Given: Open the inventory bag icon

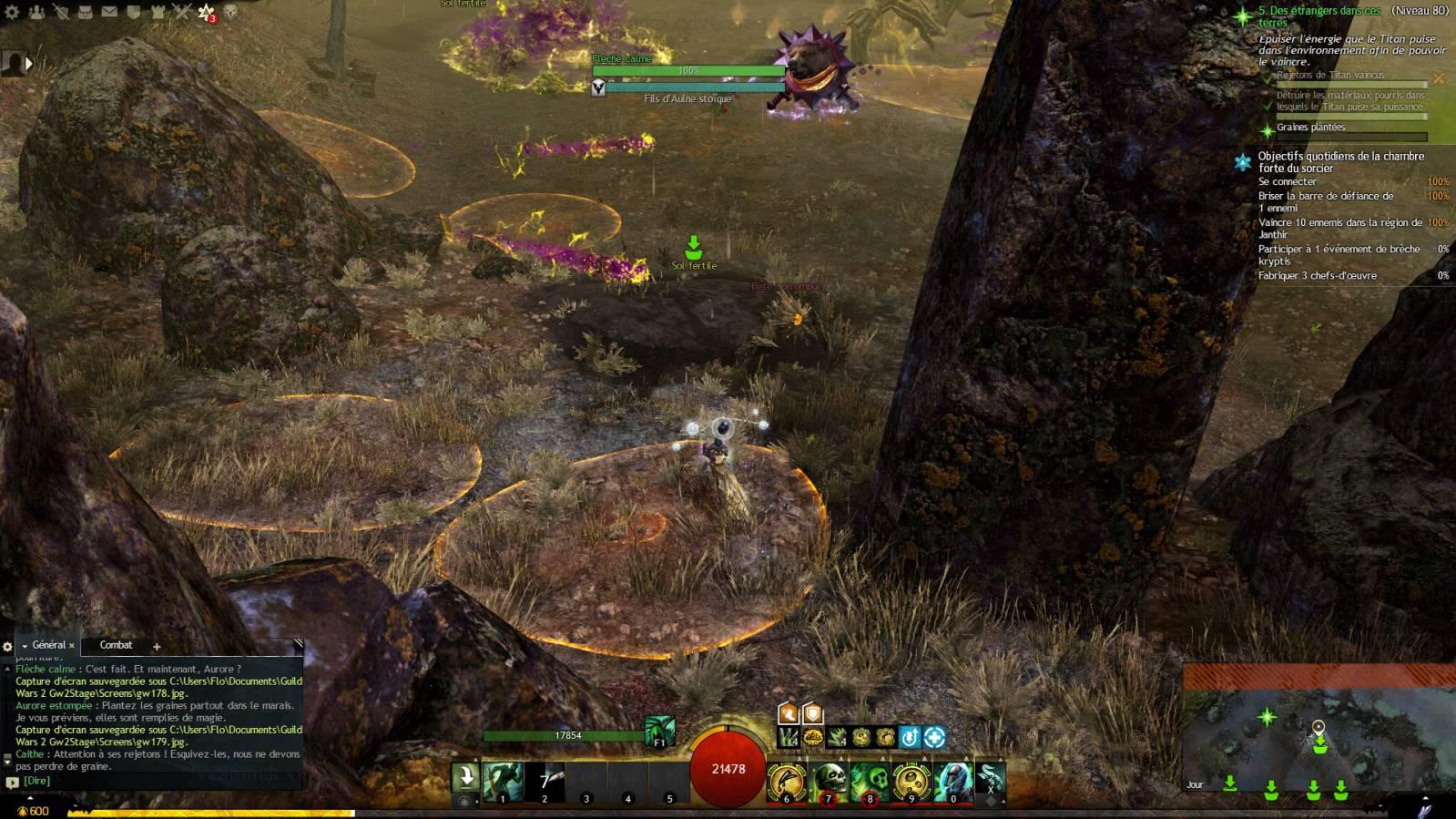Looking at the screenshot, I should coord(86,13).
